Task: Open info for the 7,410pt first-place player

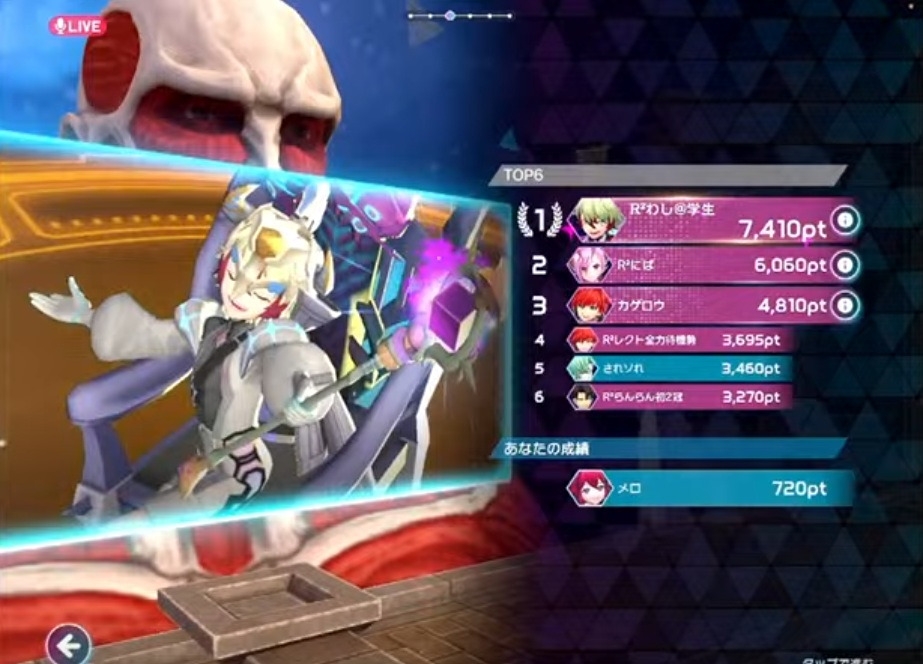Action: pyautogui.click(x=845, y=222)
